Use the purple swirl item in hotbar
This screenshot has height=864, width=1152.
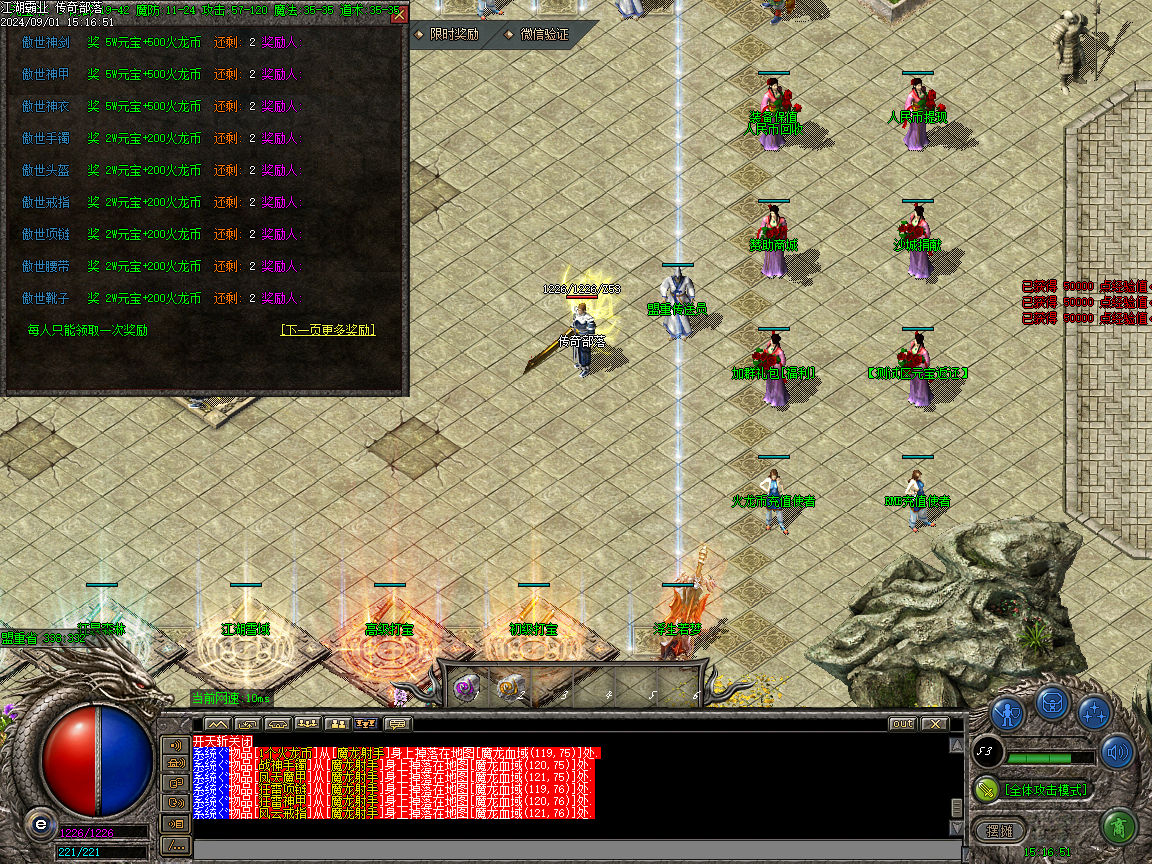point(465,687)
